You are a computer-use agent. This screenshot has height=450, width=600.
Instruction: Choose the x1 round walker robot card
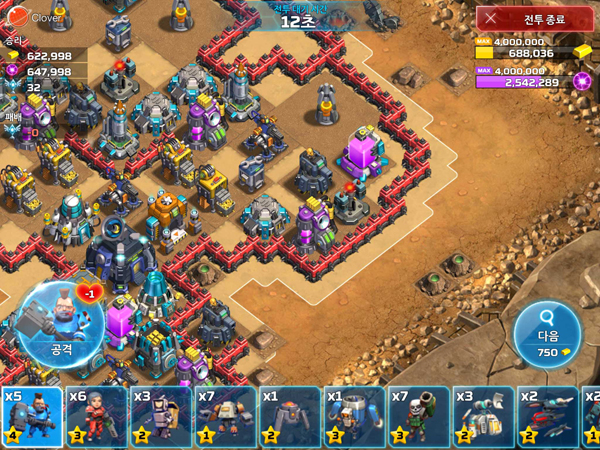289,417
